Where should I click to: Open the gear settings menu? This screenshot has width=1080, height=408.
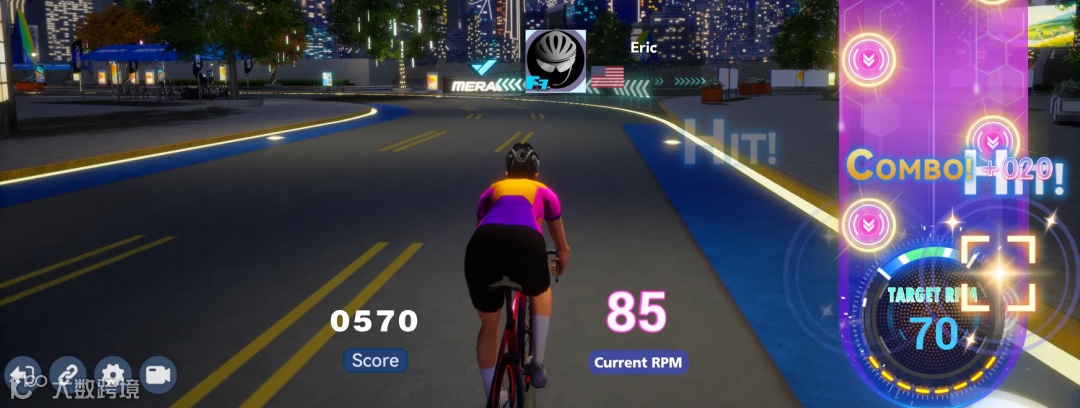pos(113,374)
